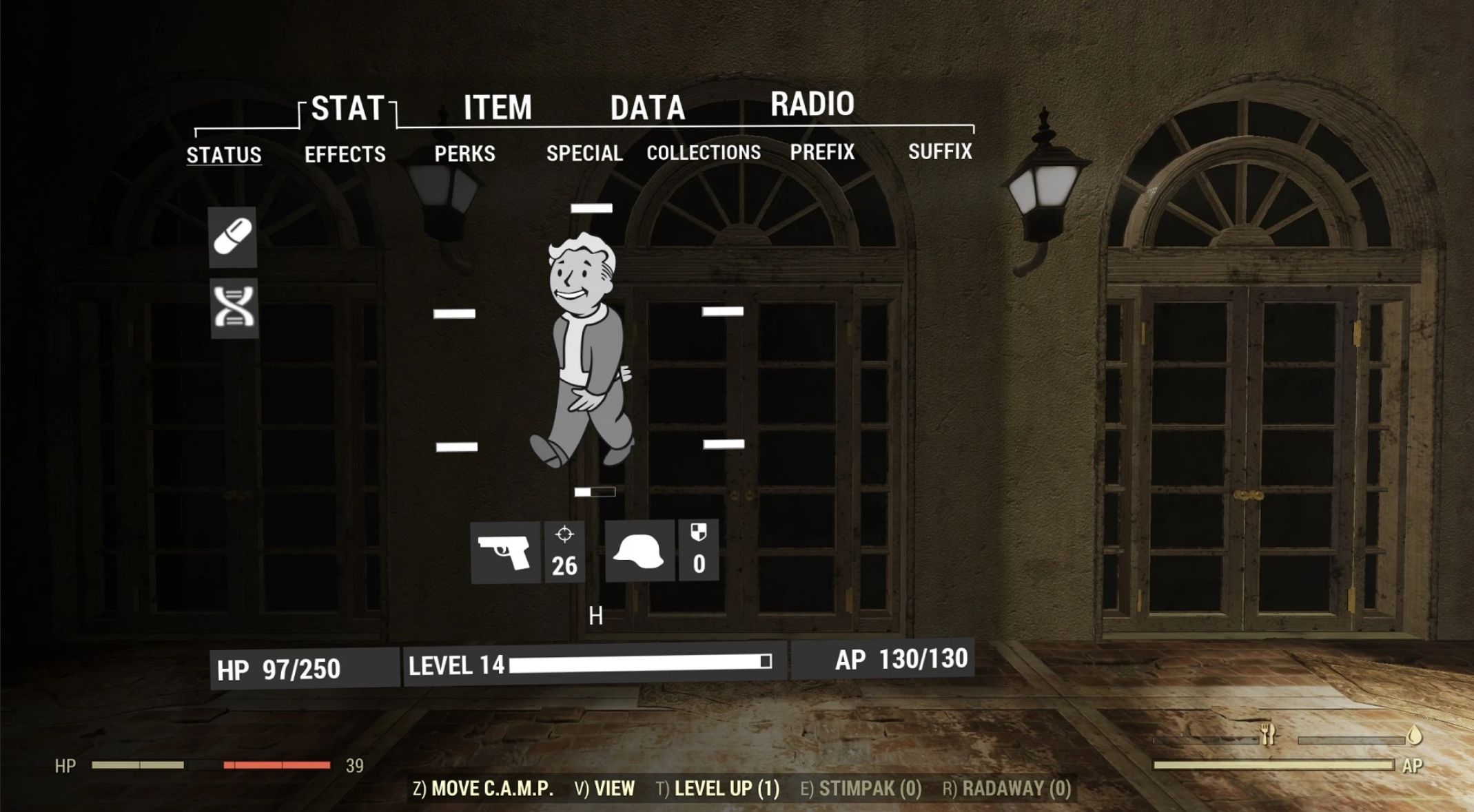Choose the SUFFIX sub-tab
Viewport: 1474px width, 812px height.
pyautogui.click(x=940, y=151)
